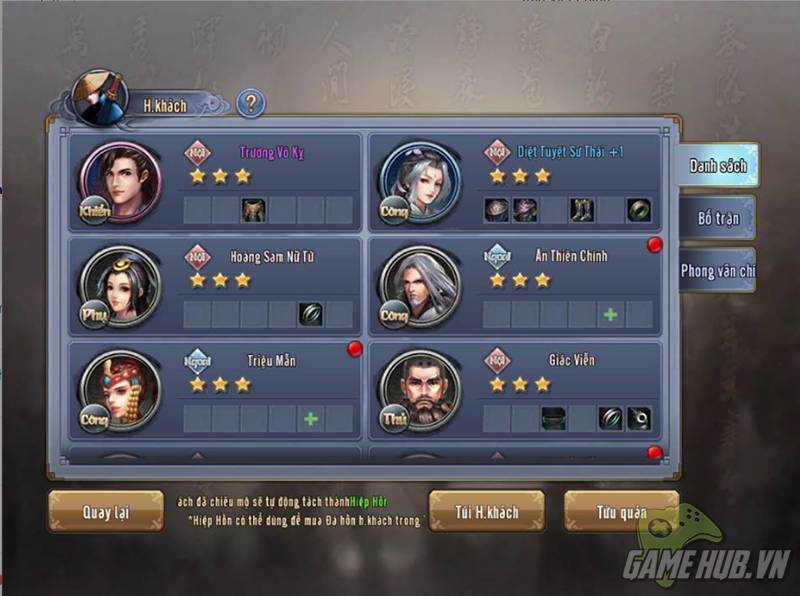Open the Bố trận tab
Screen dimensions: 800x596
[718, 218]
